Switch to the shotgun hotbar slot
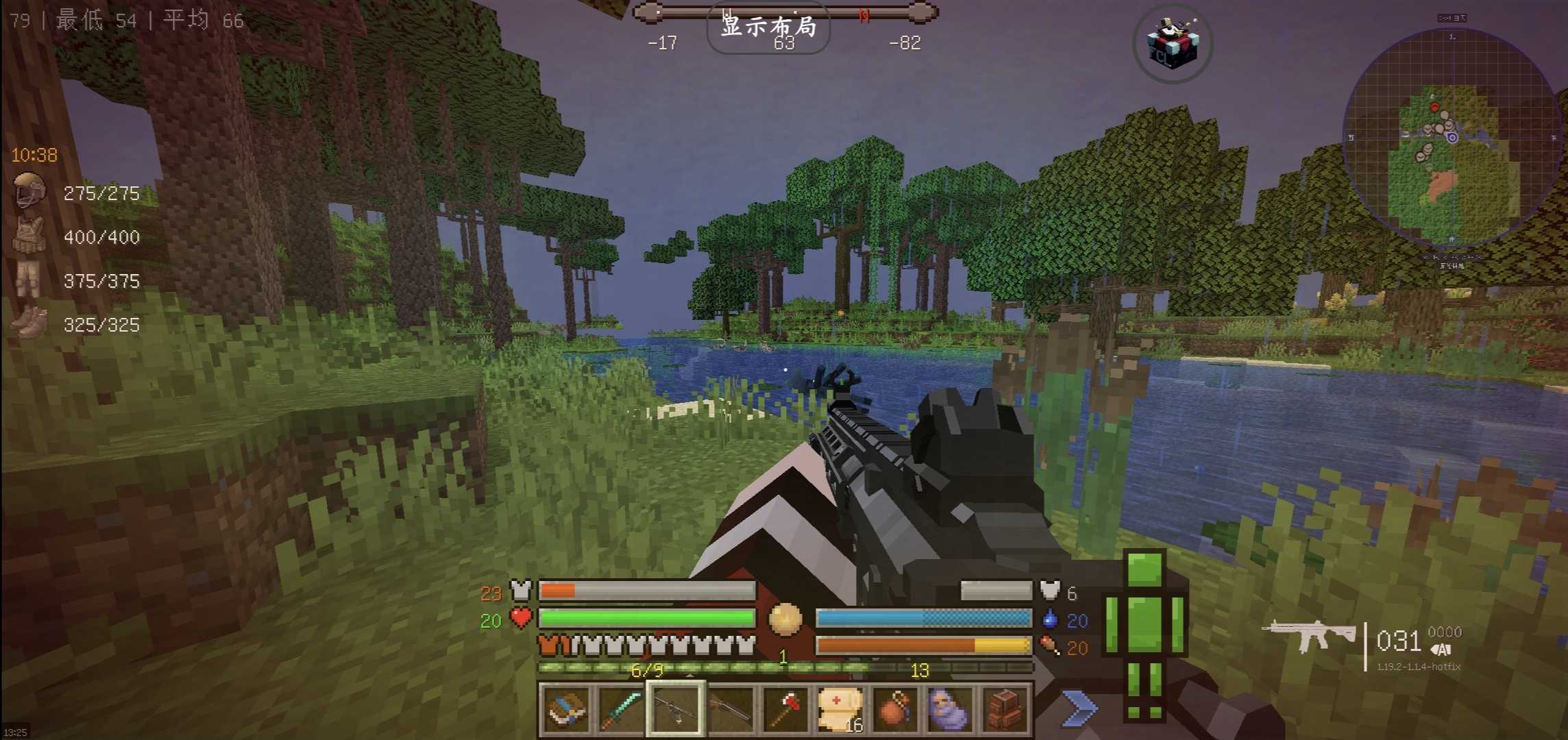 click(x=731, y=708)
